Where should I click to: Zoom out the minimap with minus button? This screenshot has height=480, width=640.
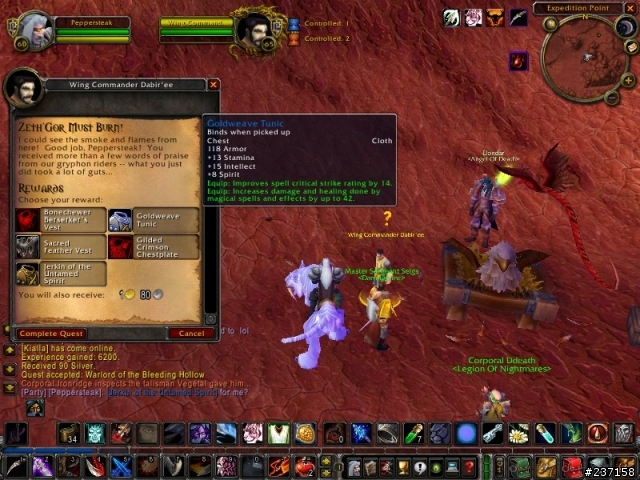(612, 96)
